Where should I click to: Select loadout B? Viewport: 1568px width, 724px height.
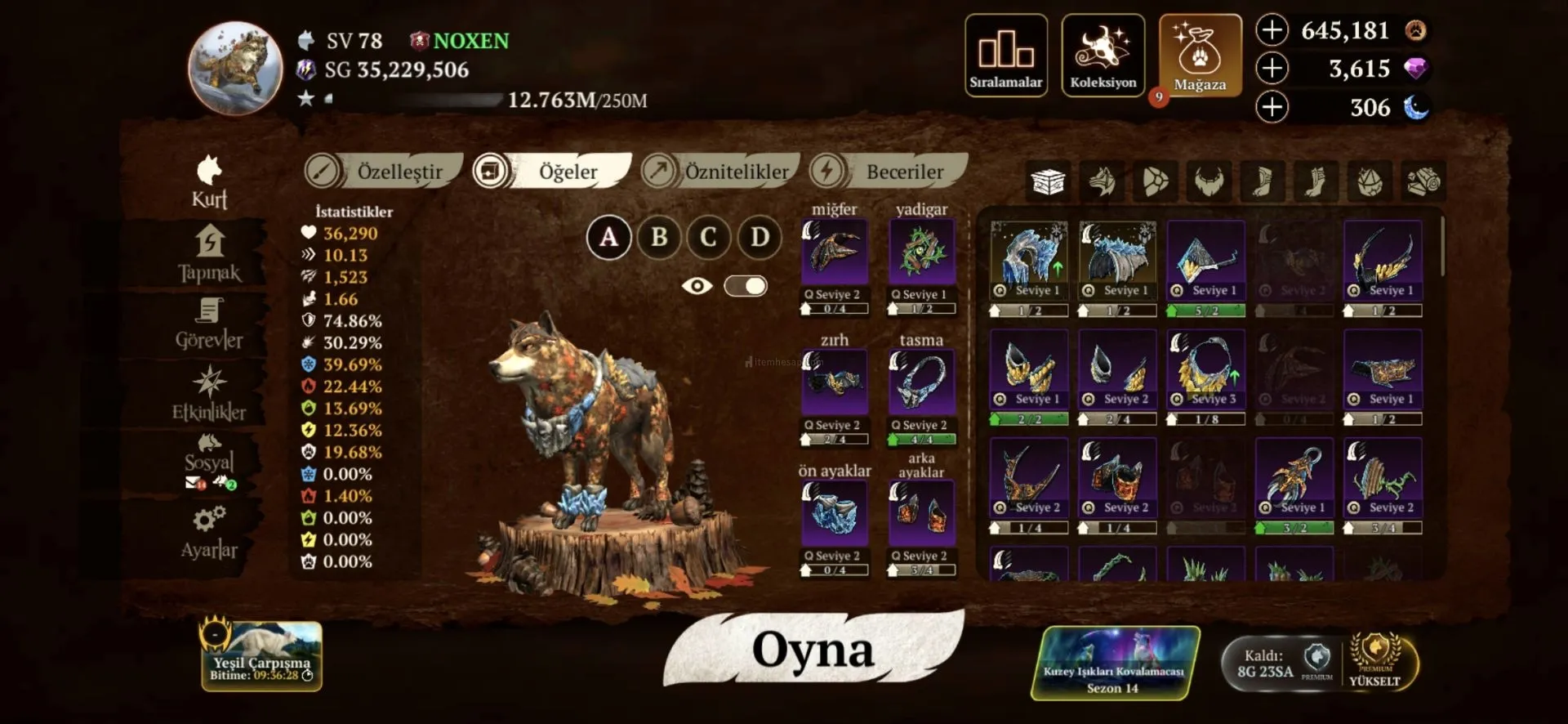659,238
